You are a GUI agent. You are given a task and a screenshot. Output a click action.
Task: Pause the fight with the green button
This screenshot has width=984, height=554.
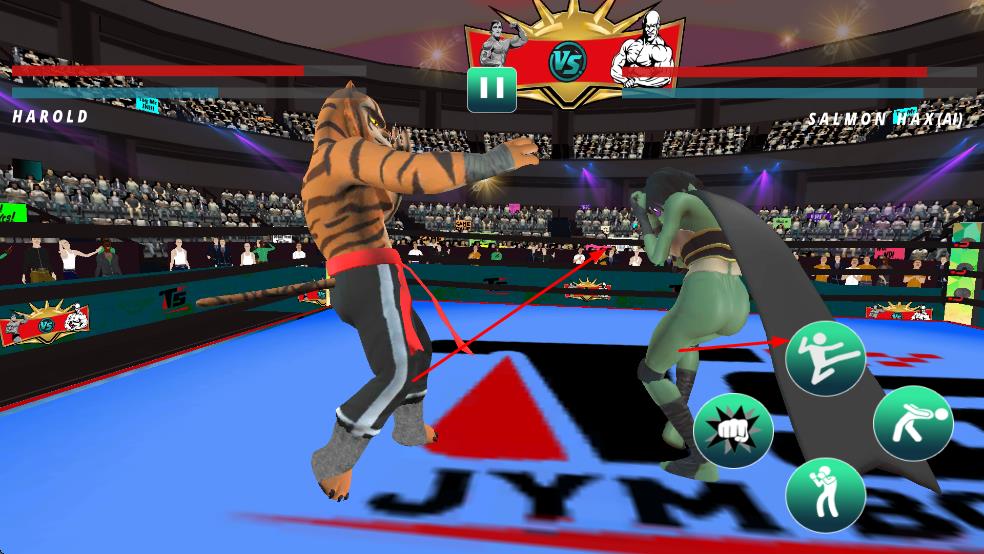pyautogui.click(x=491, y=89)
